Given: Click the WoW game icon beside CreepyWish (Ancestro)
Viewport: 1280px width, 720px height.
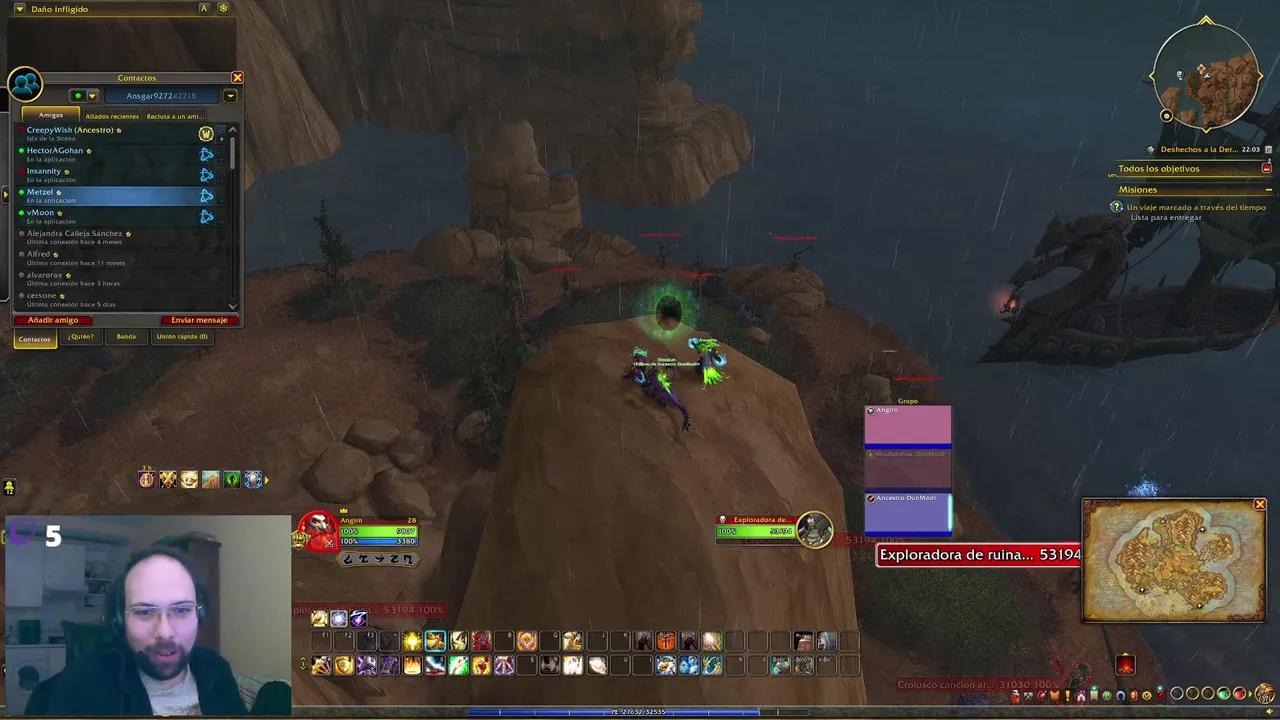Looking at the screenshot, I should click(206, 133).
